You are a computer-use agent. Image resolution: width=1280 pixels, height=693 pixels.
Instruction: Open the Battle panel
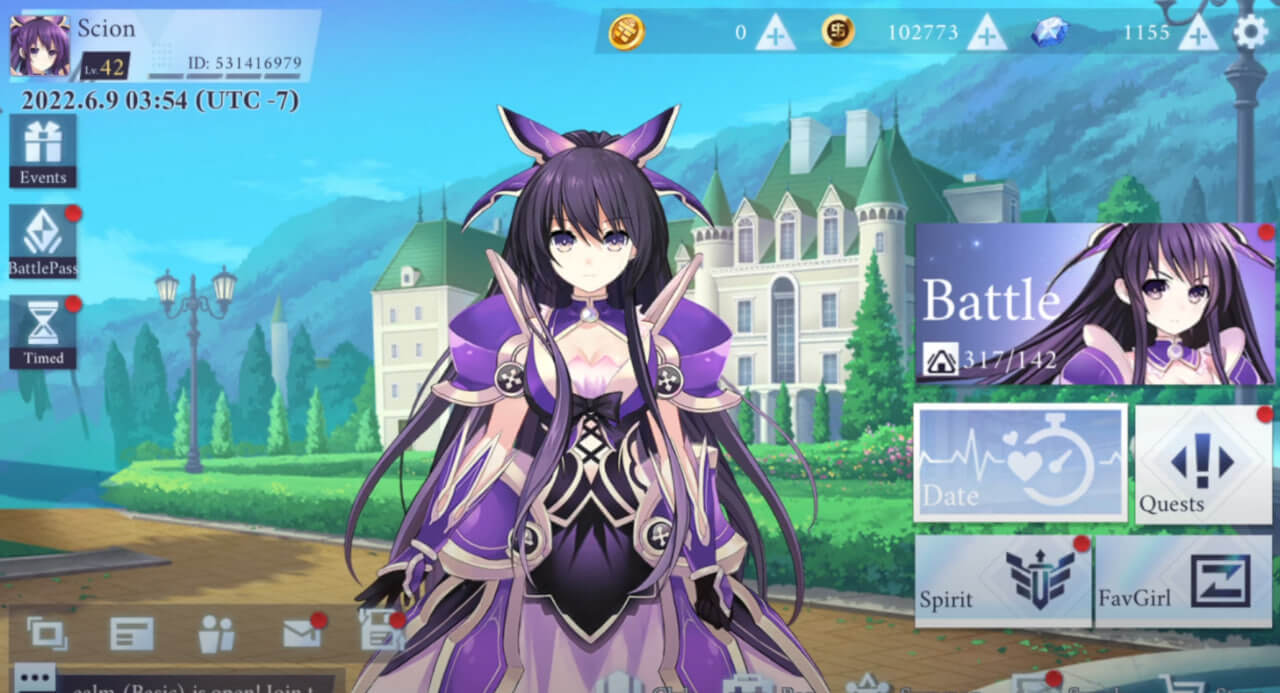tap(1094, 304)
